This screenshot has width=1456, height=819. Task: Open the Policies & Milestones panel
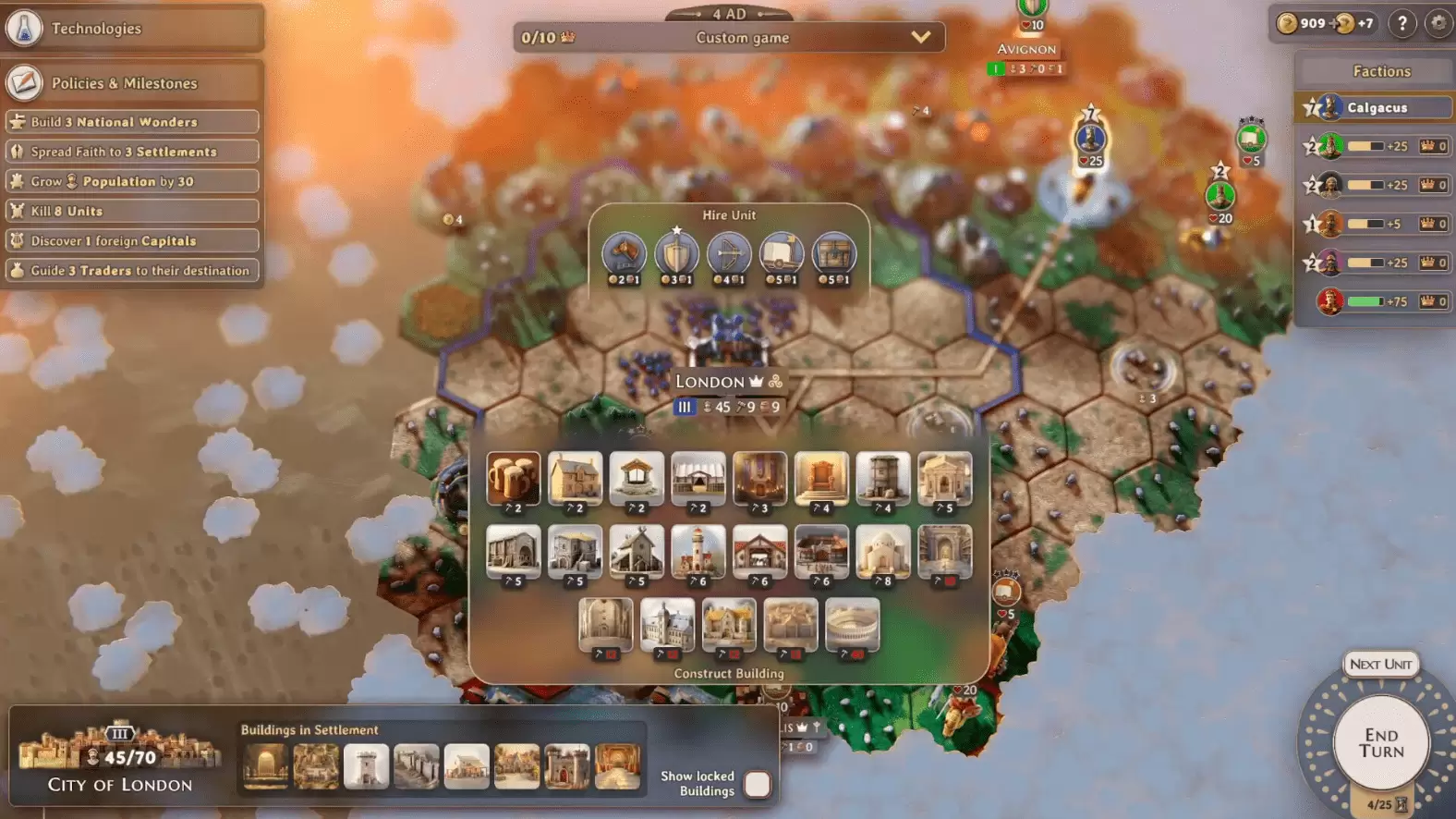pos(25,82)
